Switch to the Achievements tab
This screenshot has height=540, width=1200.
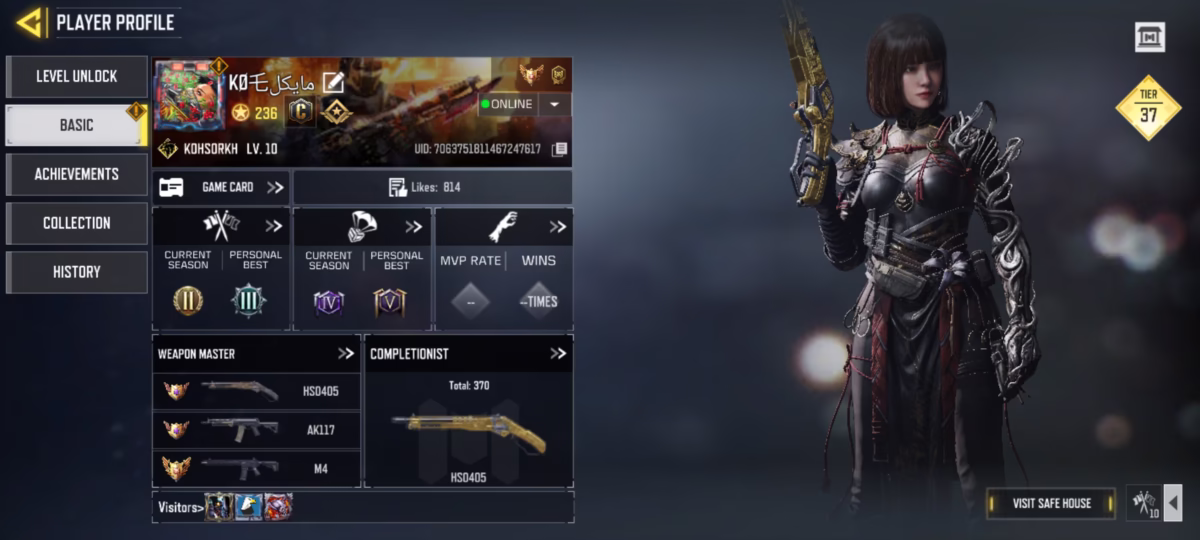(x=77, y=174)
